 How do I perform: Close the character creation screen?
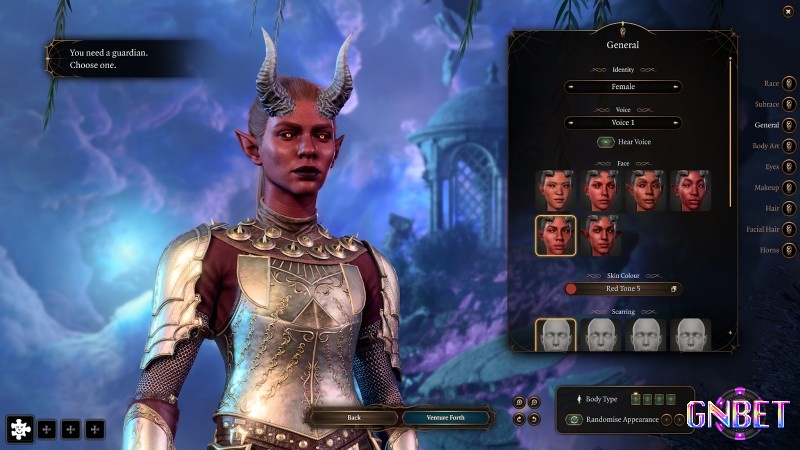tap(789, 10)
